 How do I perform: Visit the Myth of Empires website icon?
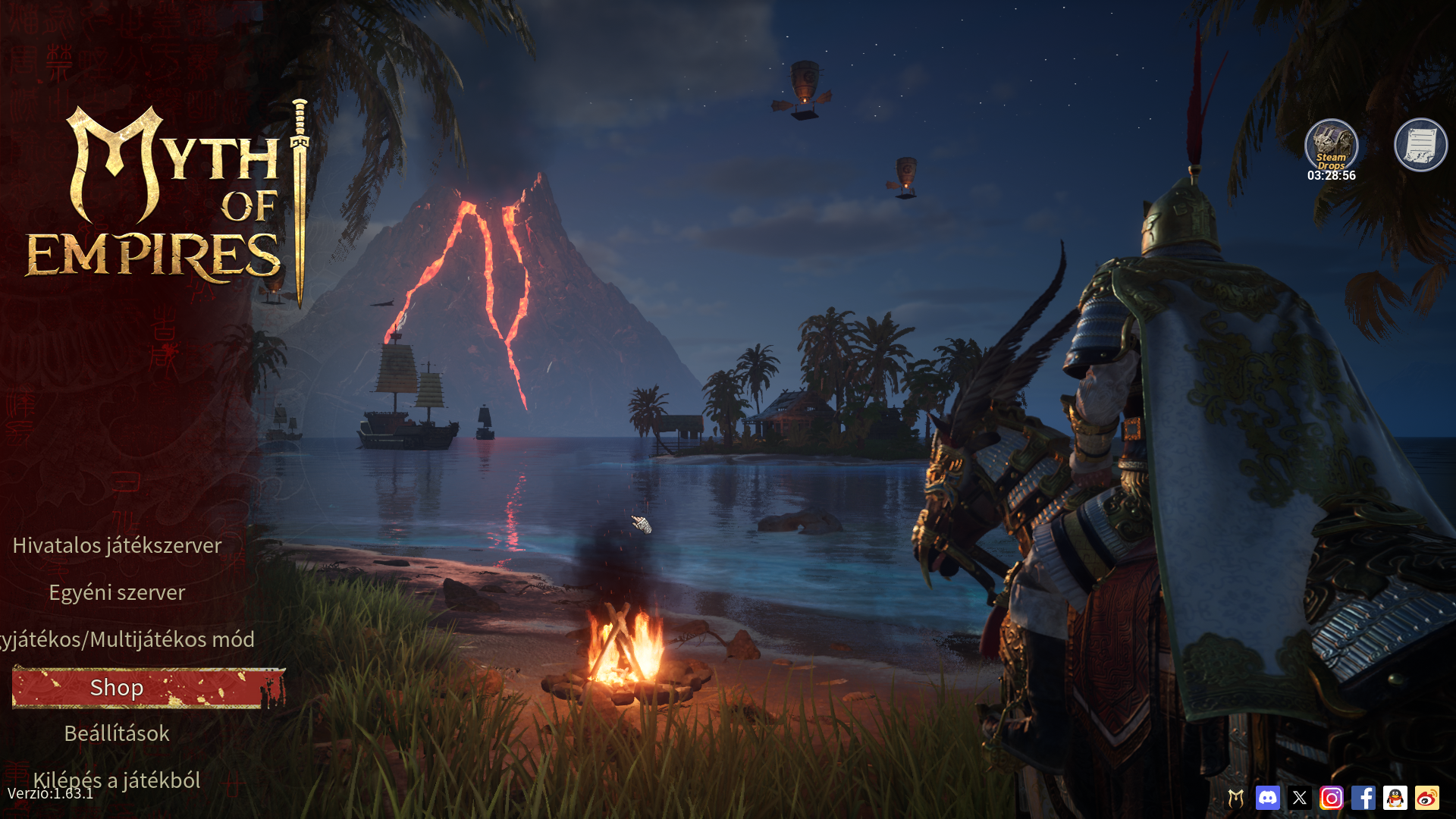coord(1236,798)
